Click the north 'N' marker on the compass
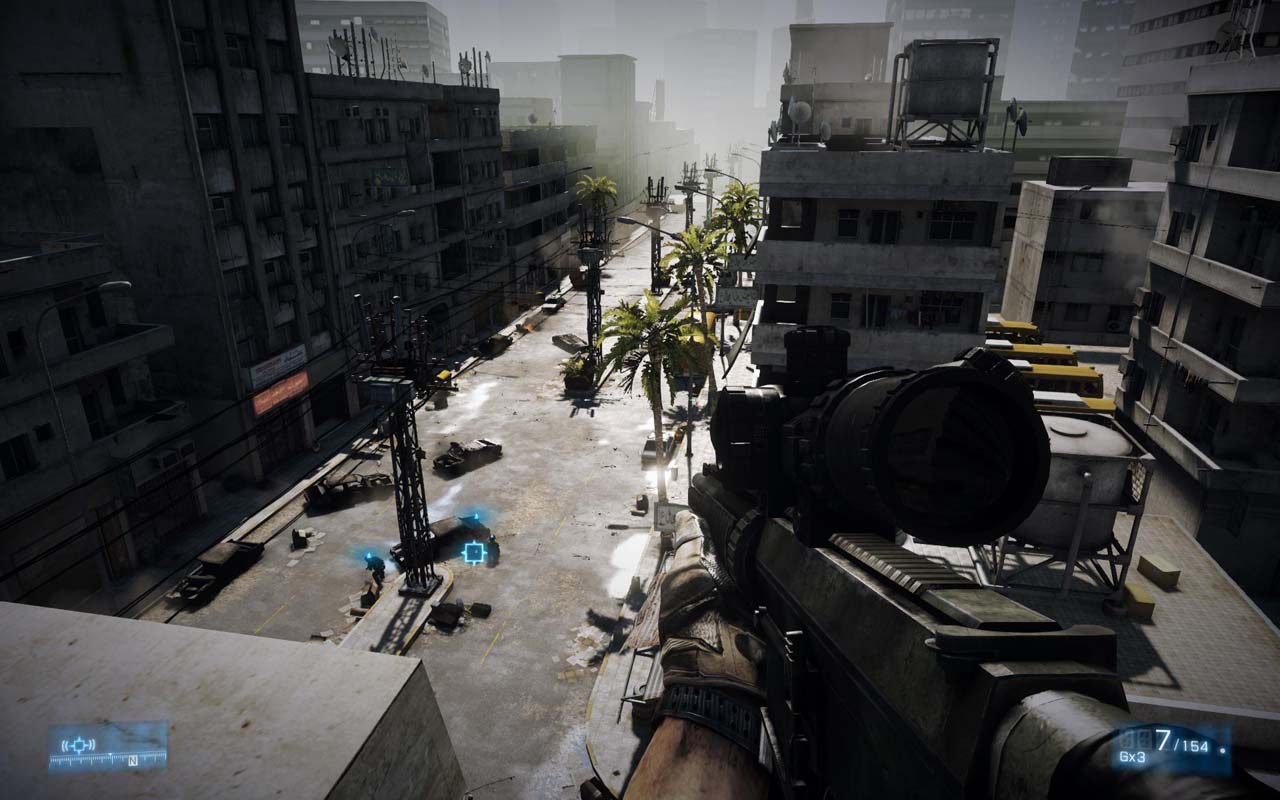1280x800 pixels. click(x=133, y=761)
